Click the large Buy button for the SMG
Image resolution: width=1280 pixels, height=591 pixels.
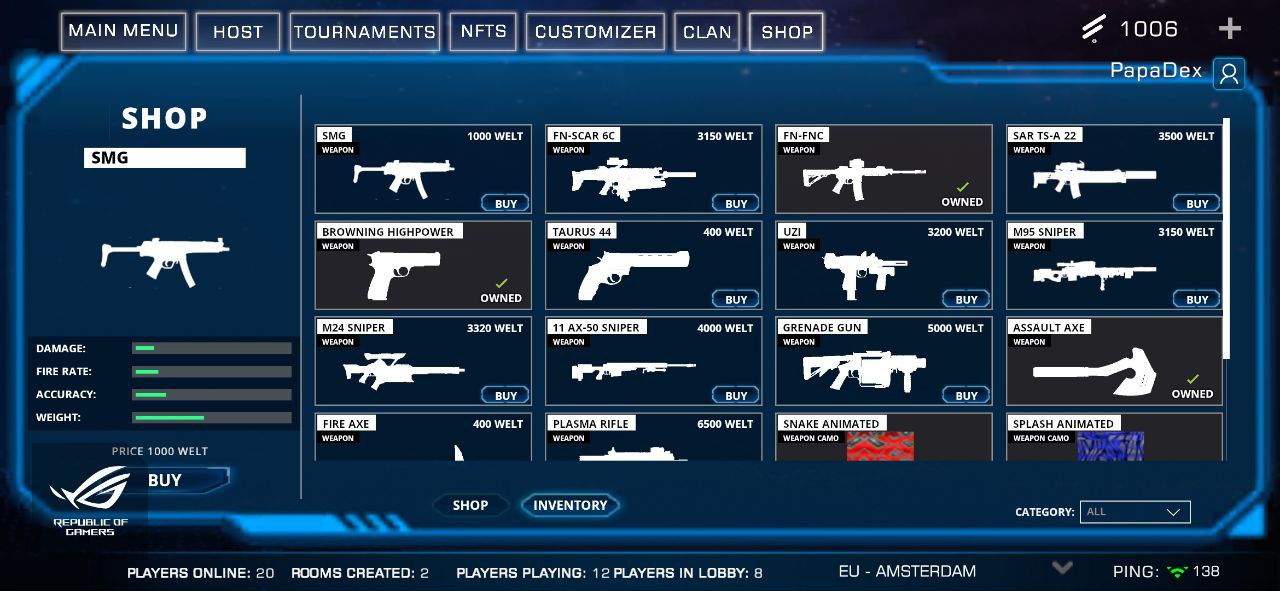click(180, 480)
